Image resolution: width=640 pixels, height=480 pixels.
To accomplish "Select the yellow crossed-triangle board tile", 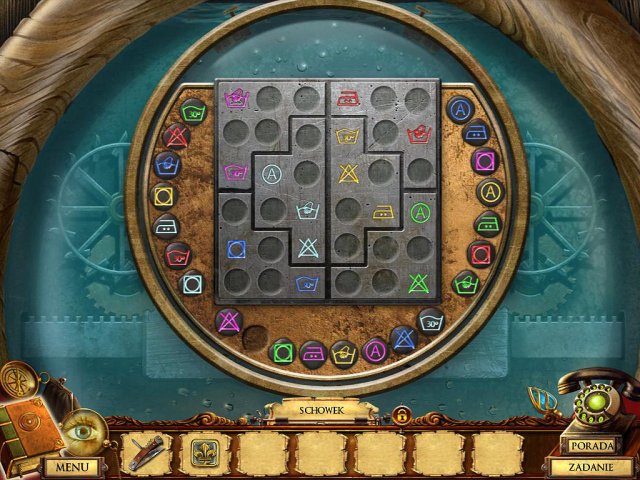I will (x=350, y=174).
